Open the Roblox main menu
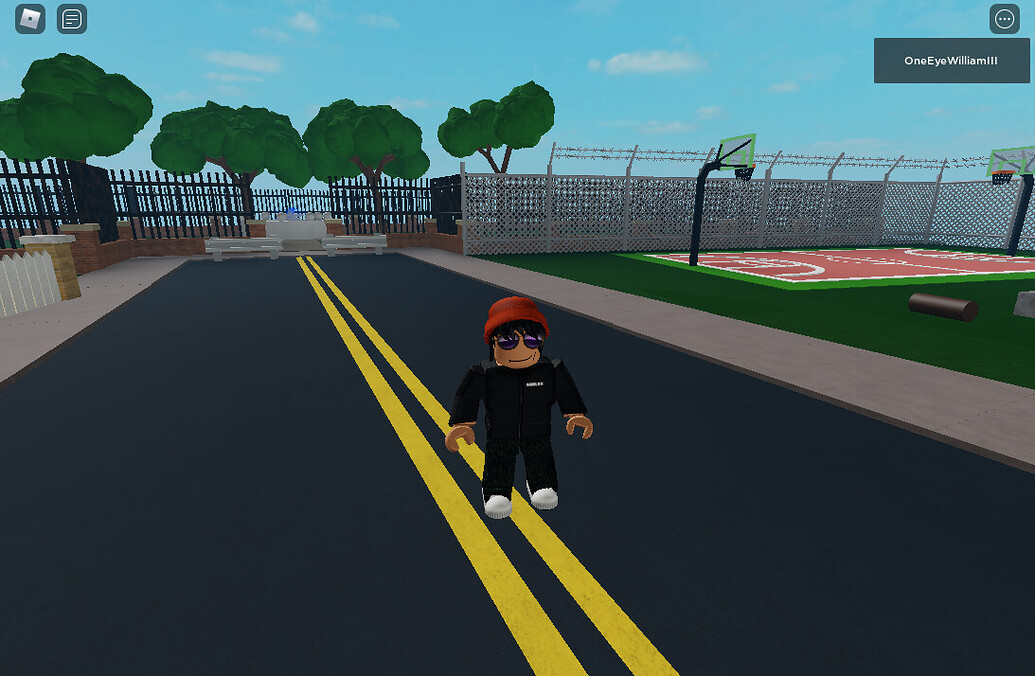 pos(30,19)
